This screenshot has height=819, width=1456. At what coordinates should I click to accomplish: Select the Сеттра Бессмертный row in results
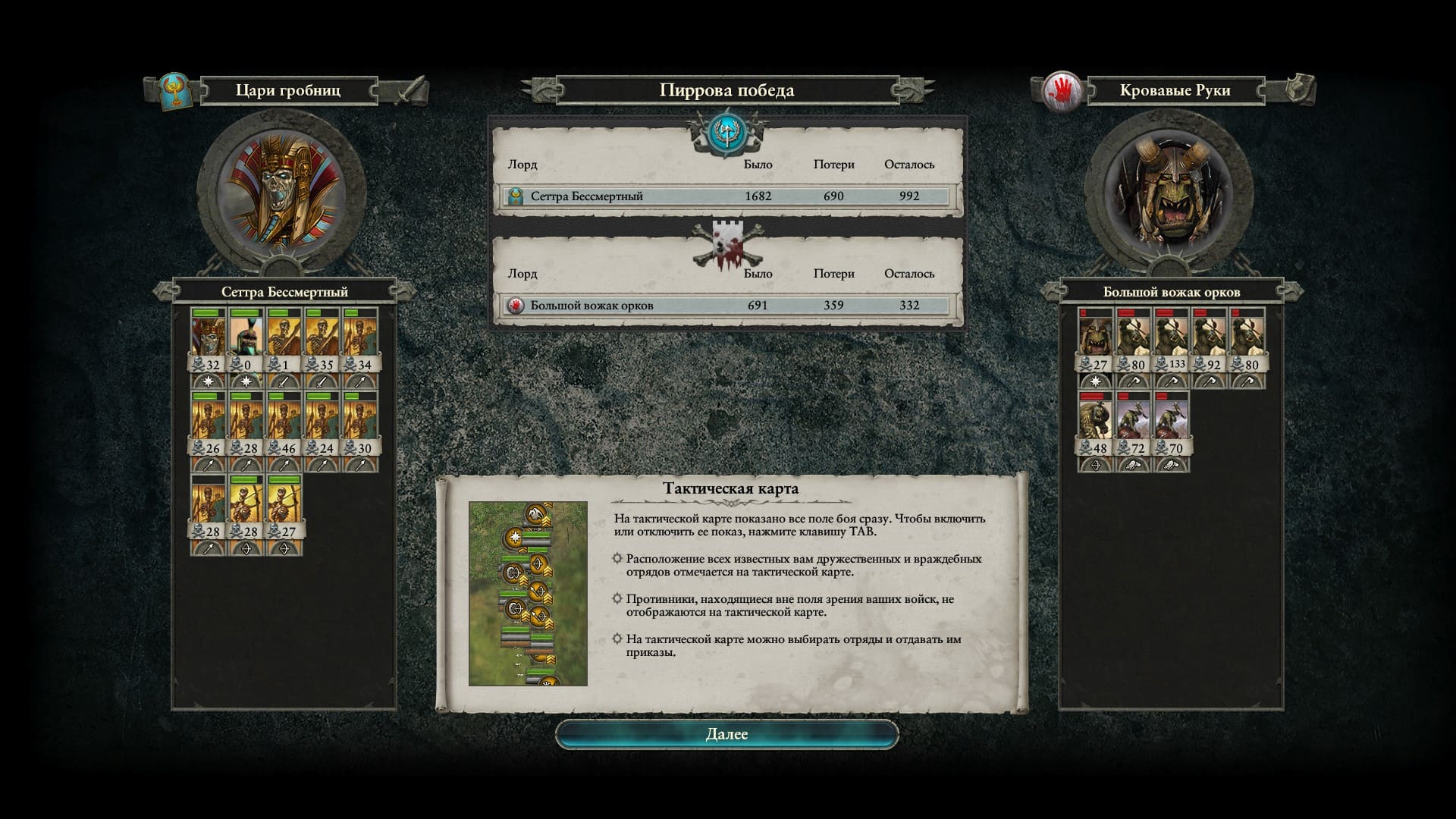pos(726,196)
